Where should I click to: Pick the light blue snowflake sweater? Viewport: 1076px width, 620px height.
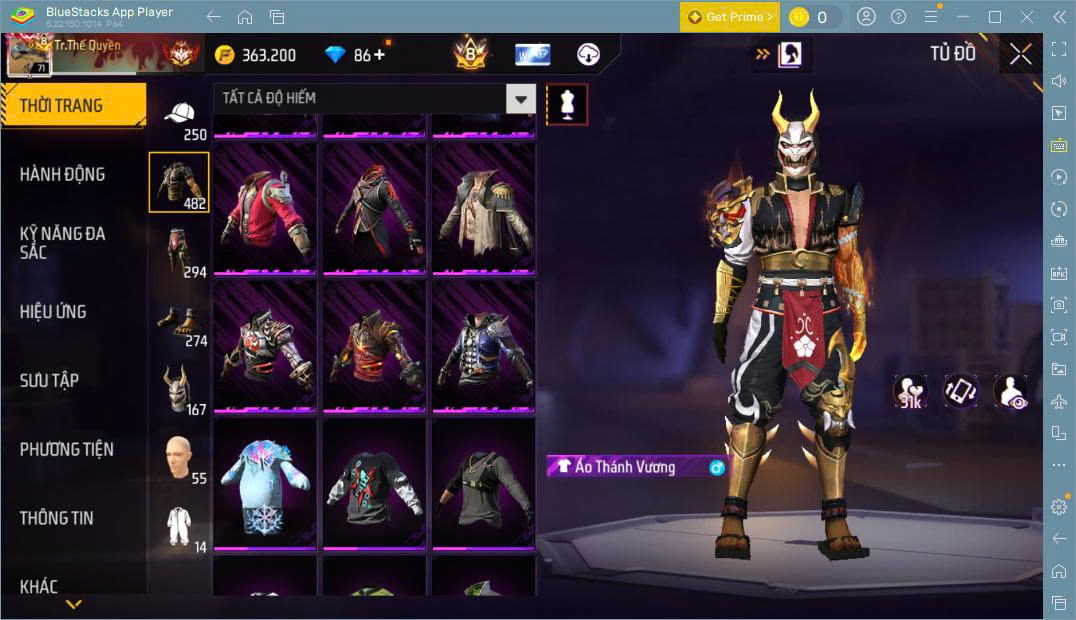pyautogui.click(x=265, y=483)
